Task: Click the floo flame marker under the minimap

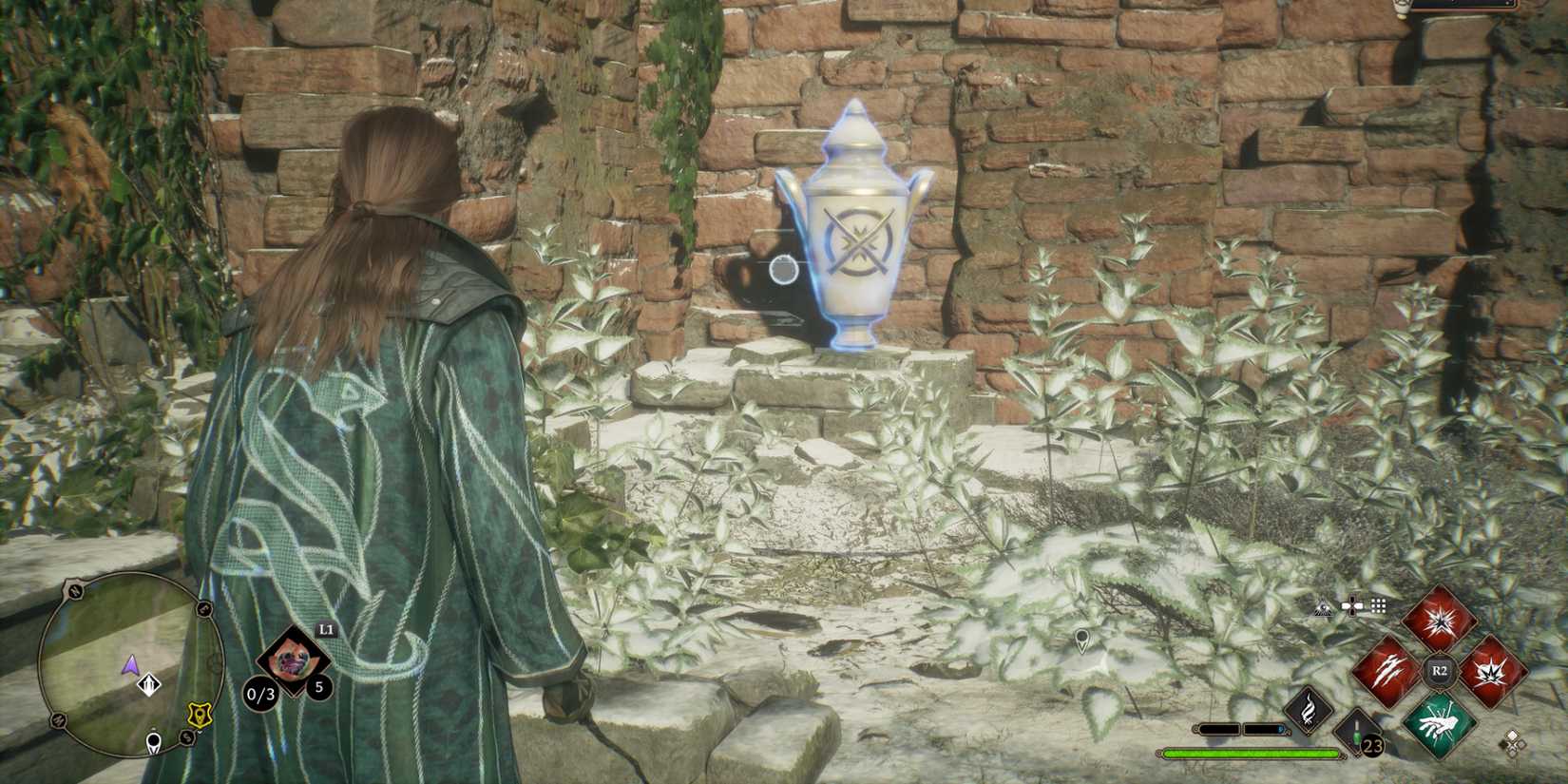Action: (153, 742)
